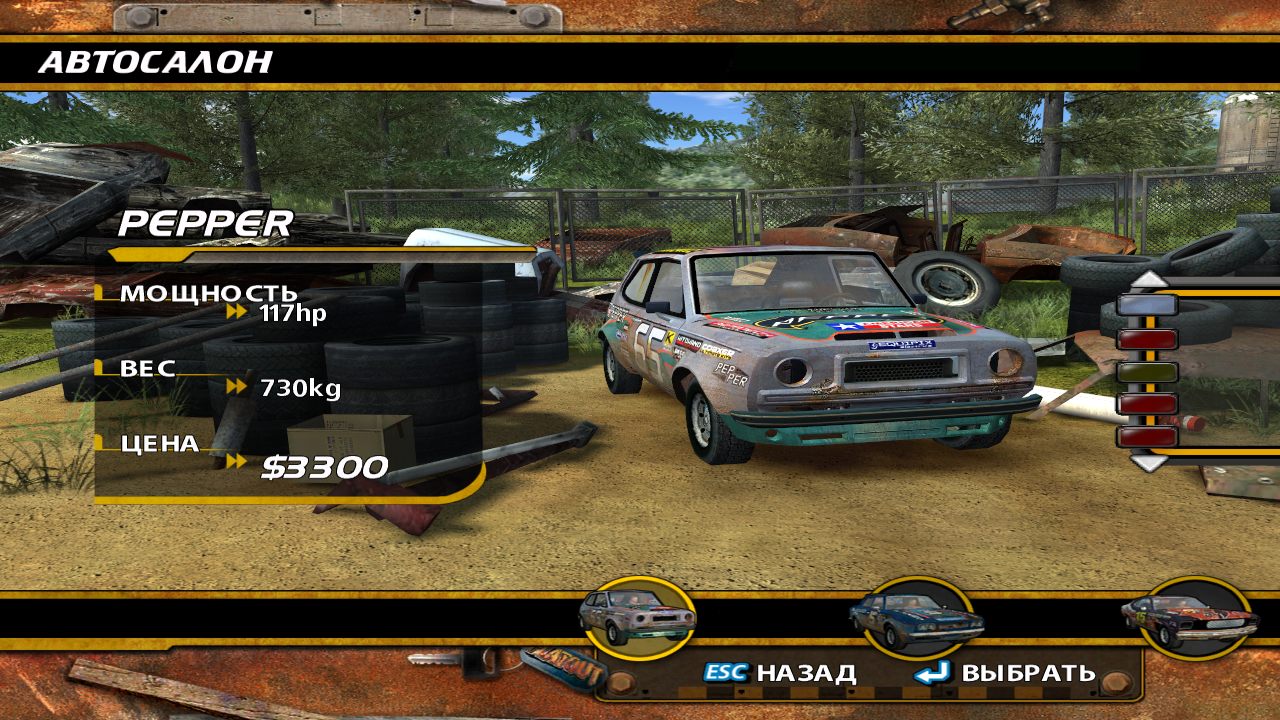1280x720 pixels.
Task: Select the silver-blue paint color swatch
Action: [x=1147, y=305]
